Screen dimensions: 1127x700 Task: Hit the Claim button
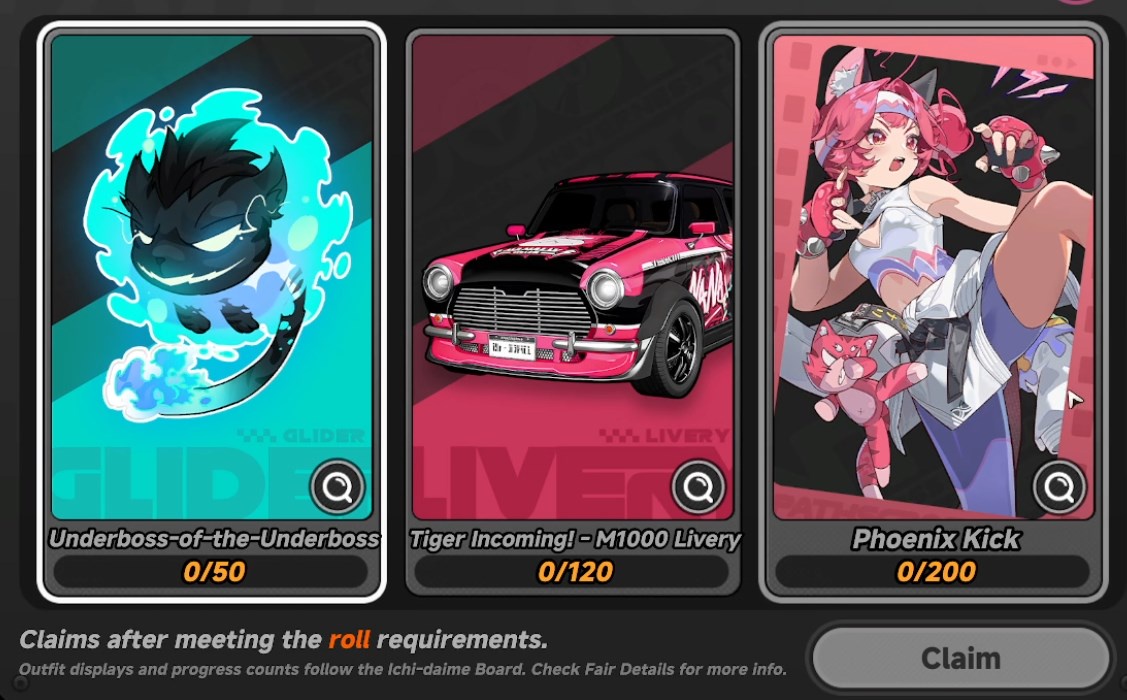[959, 659]
